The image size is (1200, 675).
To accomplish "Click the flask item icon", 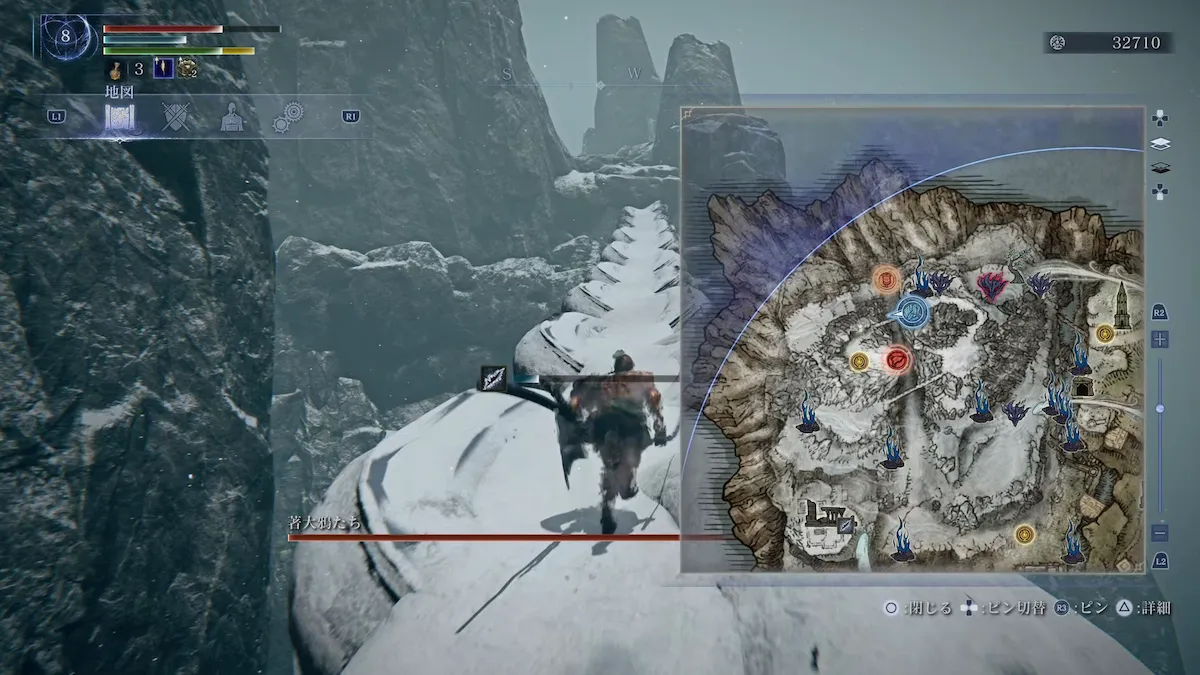I will click(116, 69).
